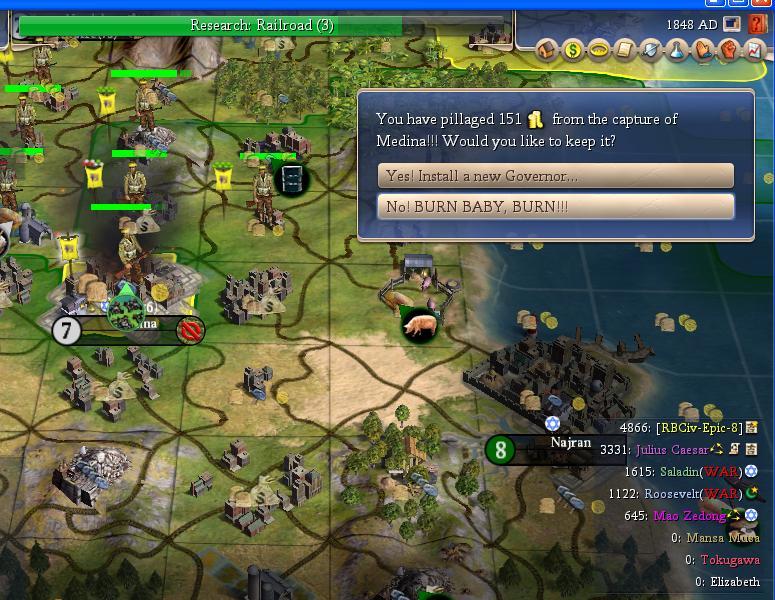Screen dimensions: 775x600
Task: Contact Julius Caesar in the scoreboard
Action: point(671,450)
